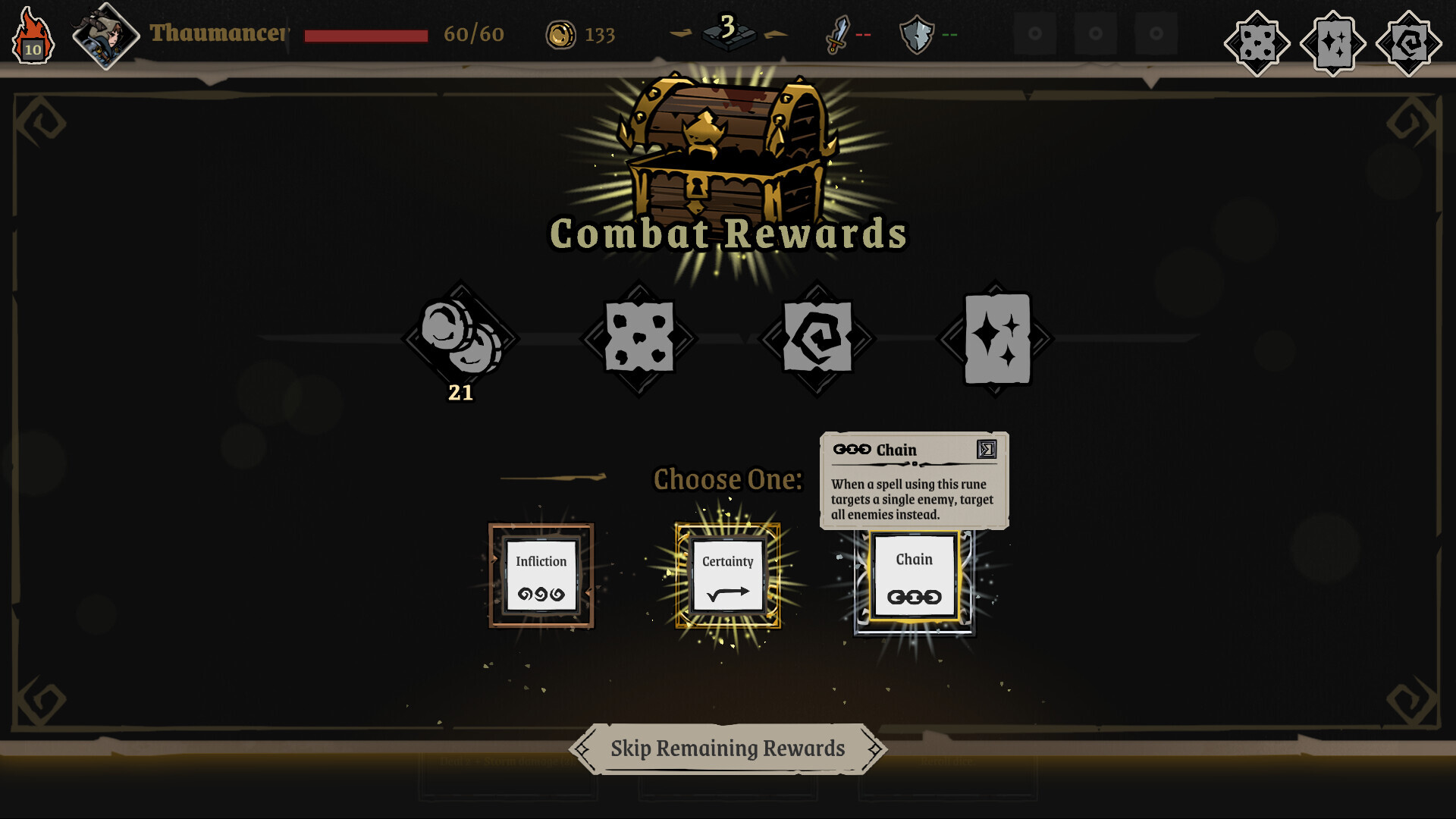The width and height of the screenshot is (1456, 819).
Task: Inspect the sword attack stat icon
Action: (836, 33)
